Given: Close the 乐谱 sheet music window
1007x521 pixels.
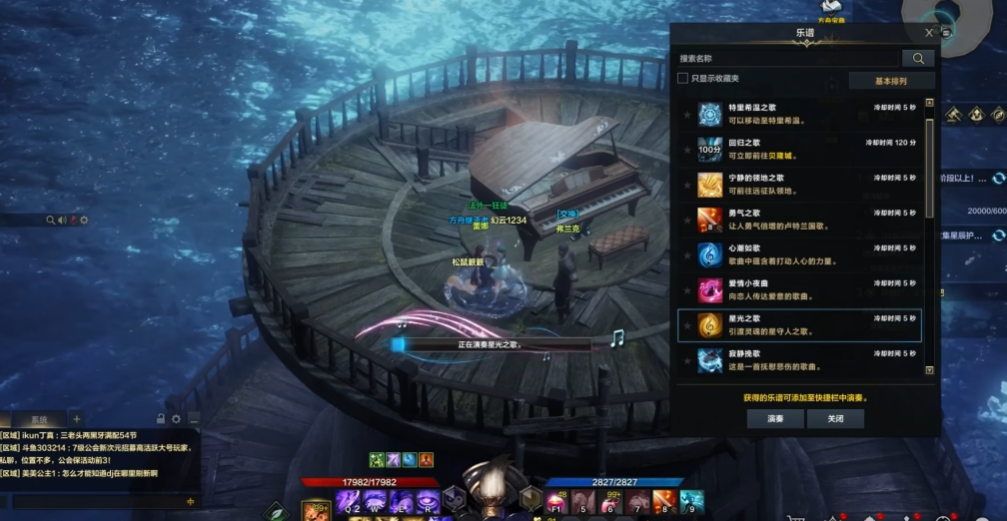Looking at the screenshot, I should [929, 33].
